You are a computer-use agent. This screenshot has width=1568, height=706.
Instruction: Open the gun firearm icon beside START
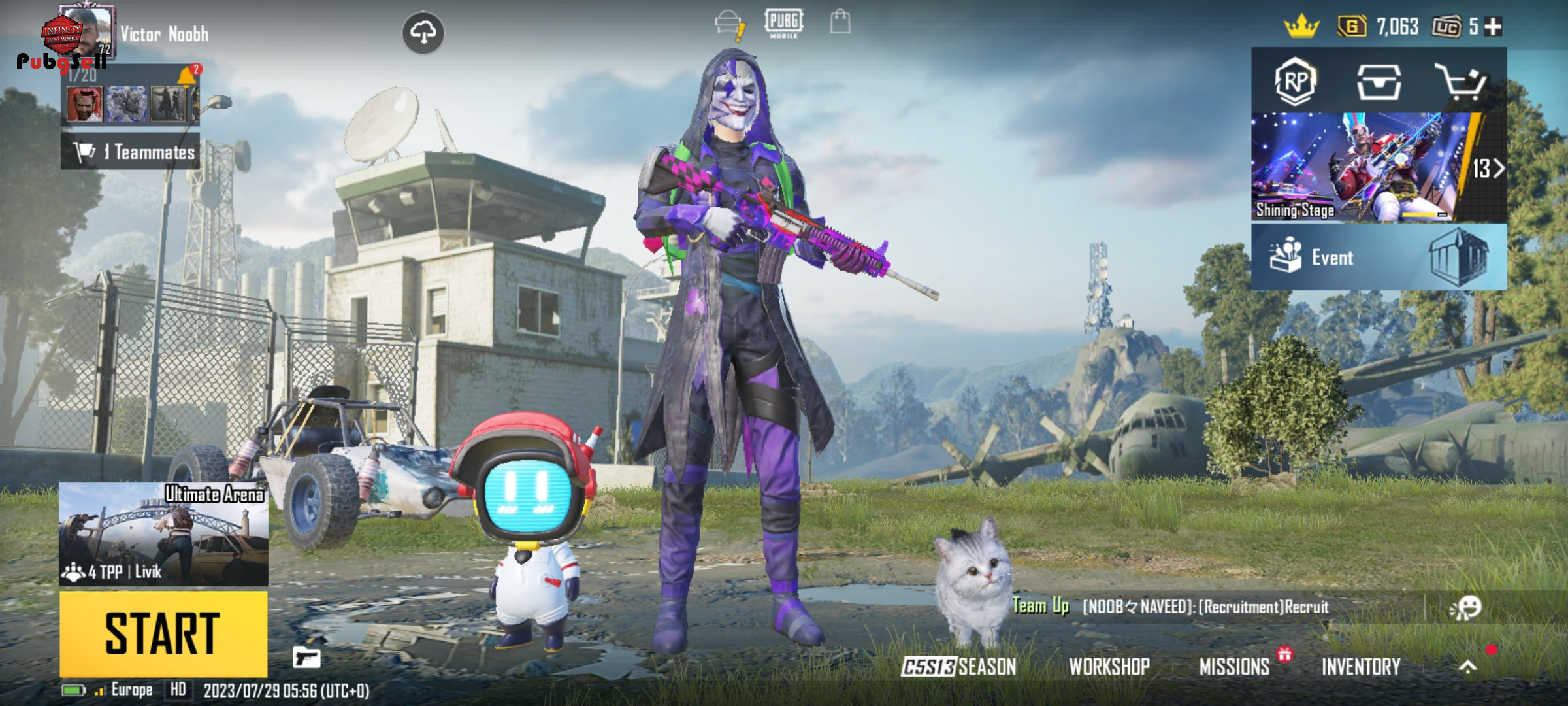(306, 656)
